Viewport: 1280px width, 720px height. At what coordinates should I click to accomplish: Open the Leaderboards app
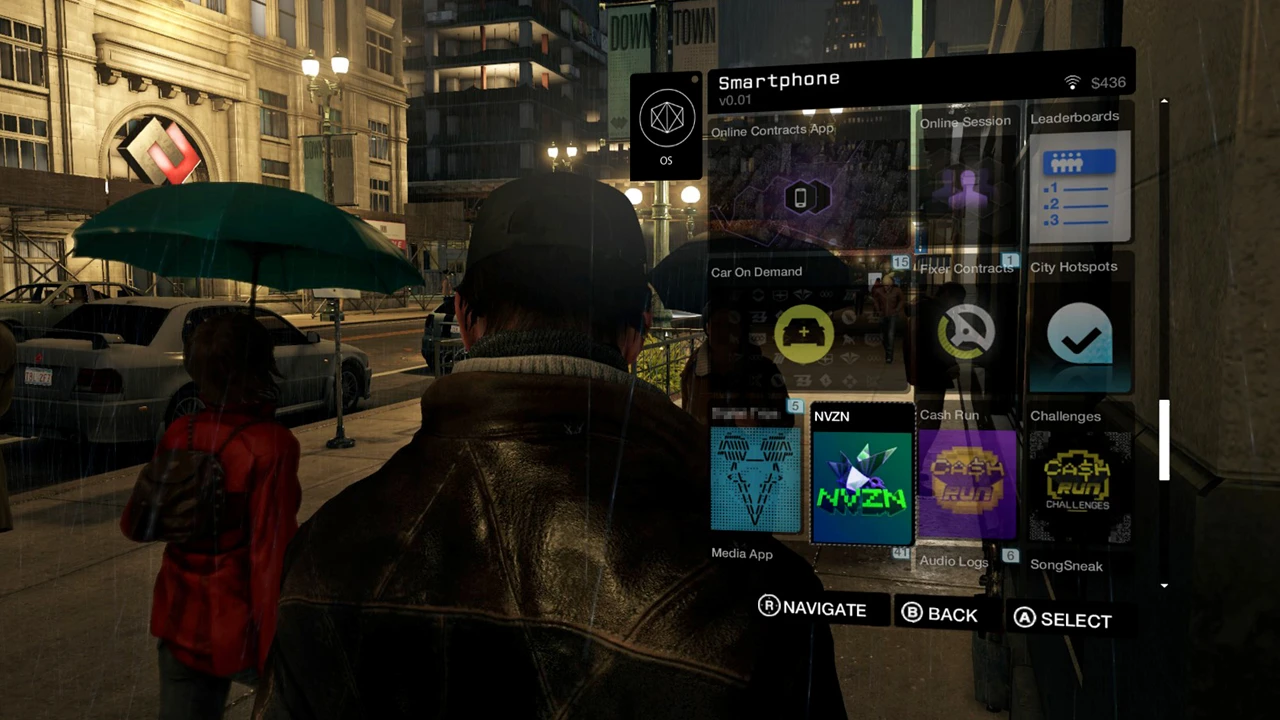[1079, 188]
